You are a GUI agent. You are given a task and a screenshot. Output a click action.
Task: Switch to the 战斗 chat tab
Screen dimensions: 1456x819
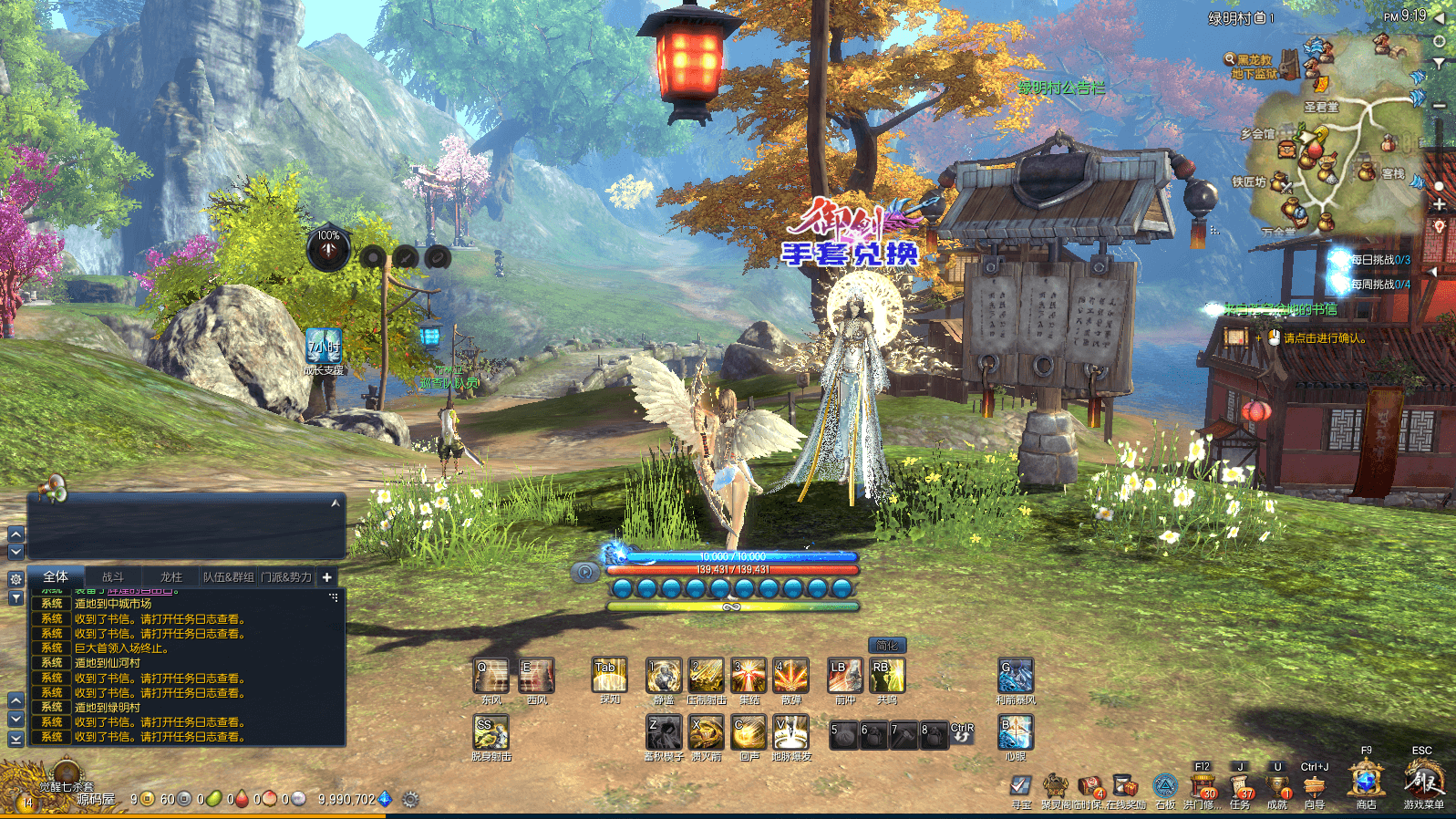[x=113, y=577]
